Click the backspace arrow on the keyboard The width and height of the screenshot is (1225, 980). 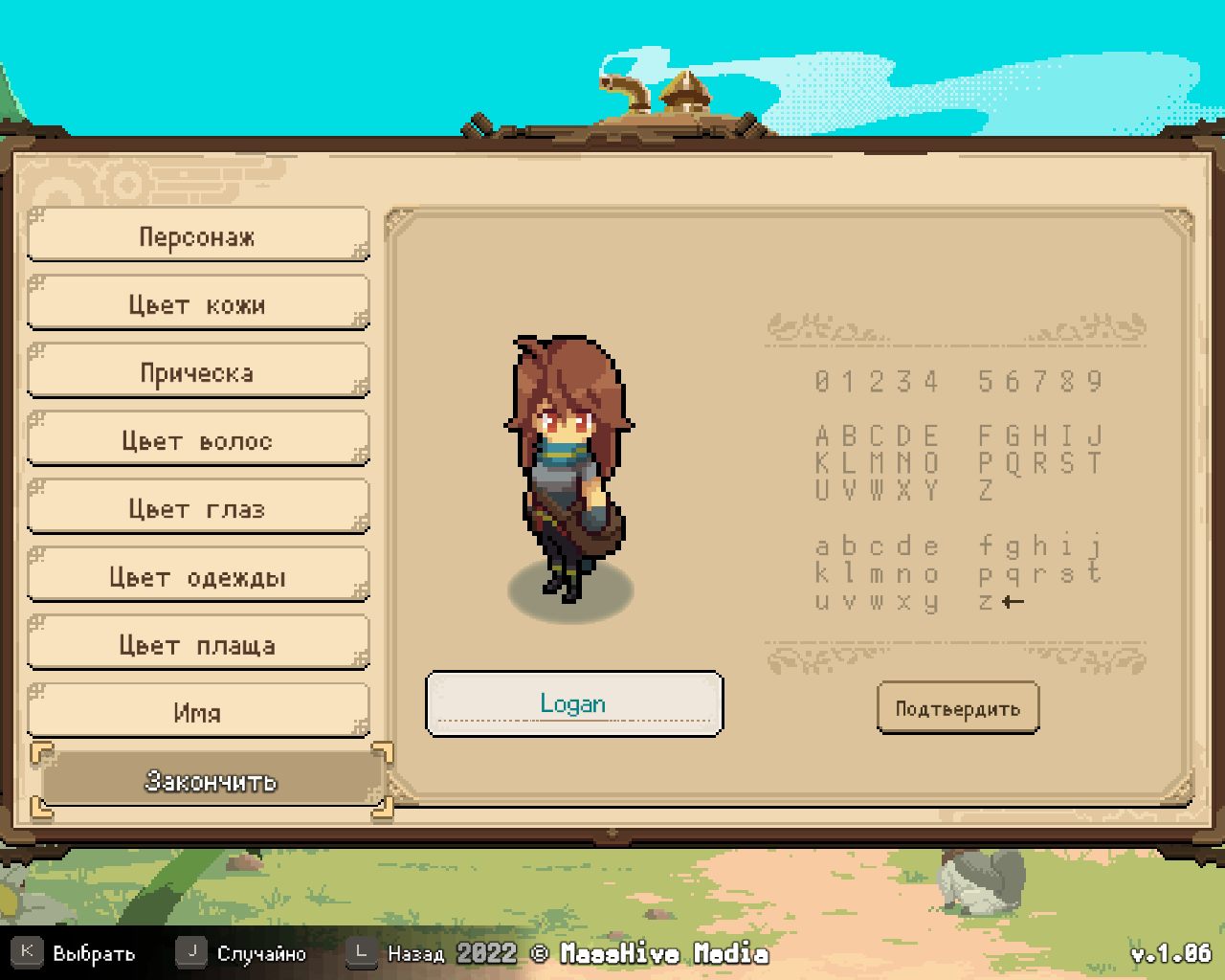pyautogui.click(x=1013, y=602)
